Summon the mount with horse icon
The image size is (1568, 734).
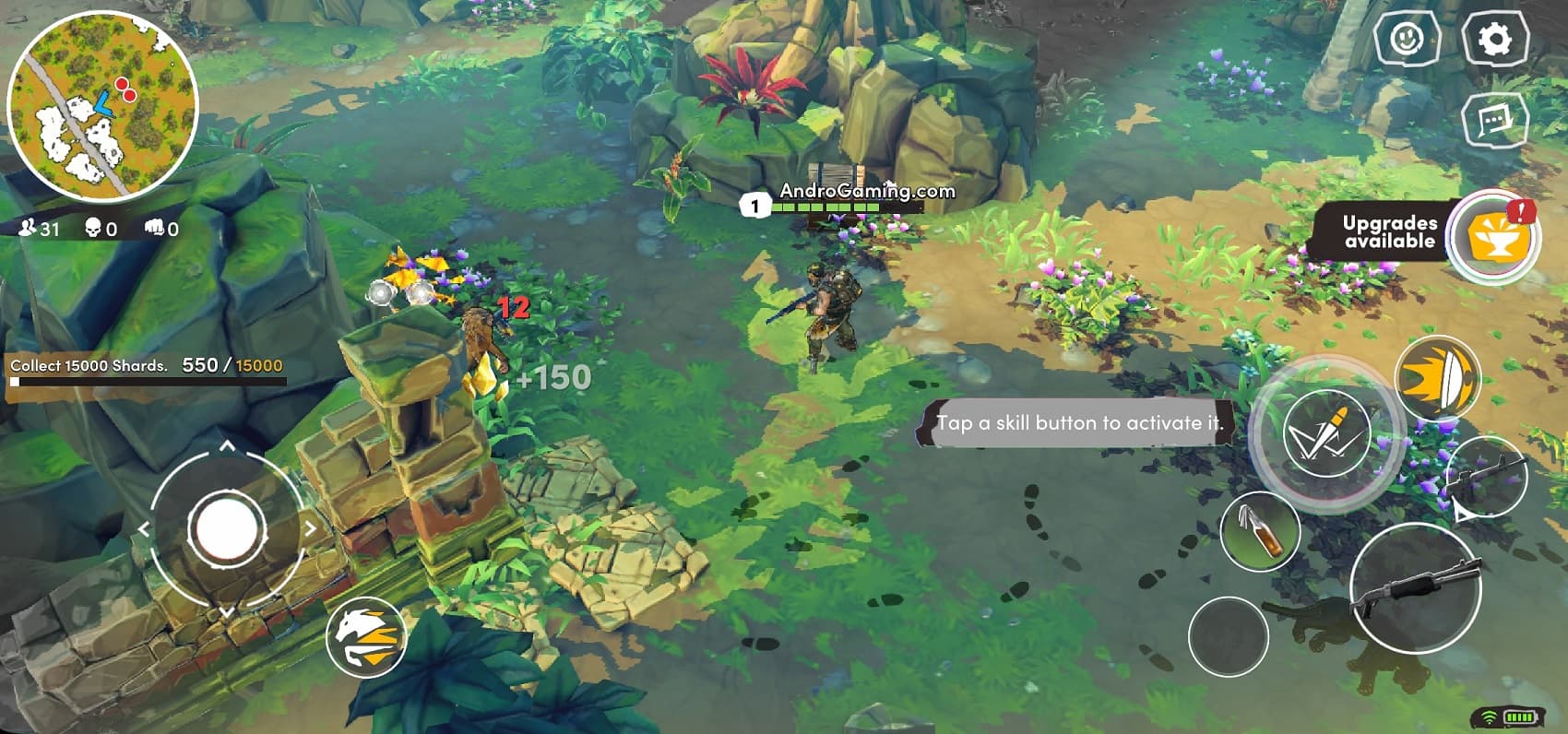click(366, 637)
